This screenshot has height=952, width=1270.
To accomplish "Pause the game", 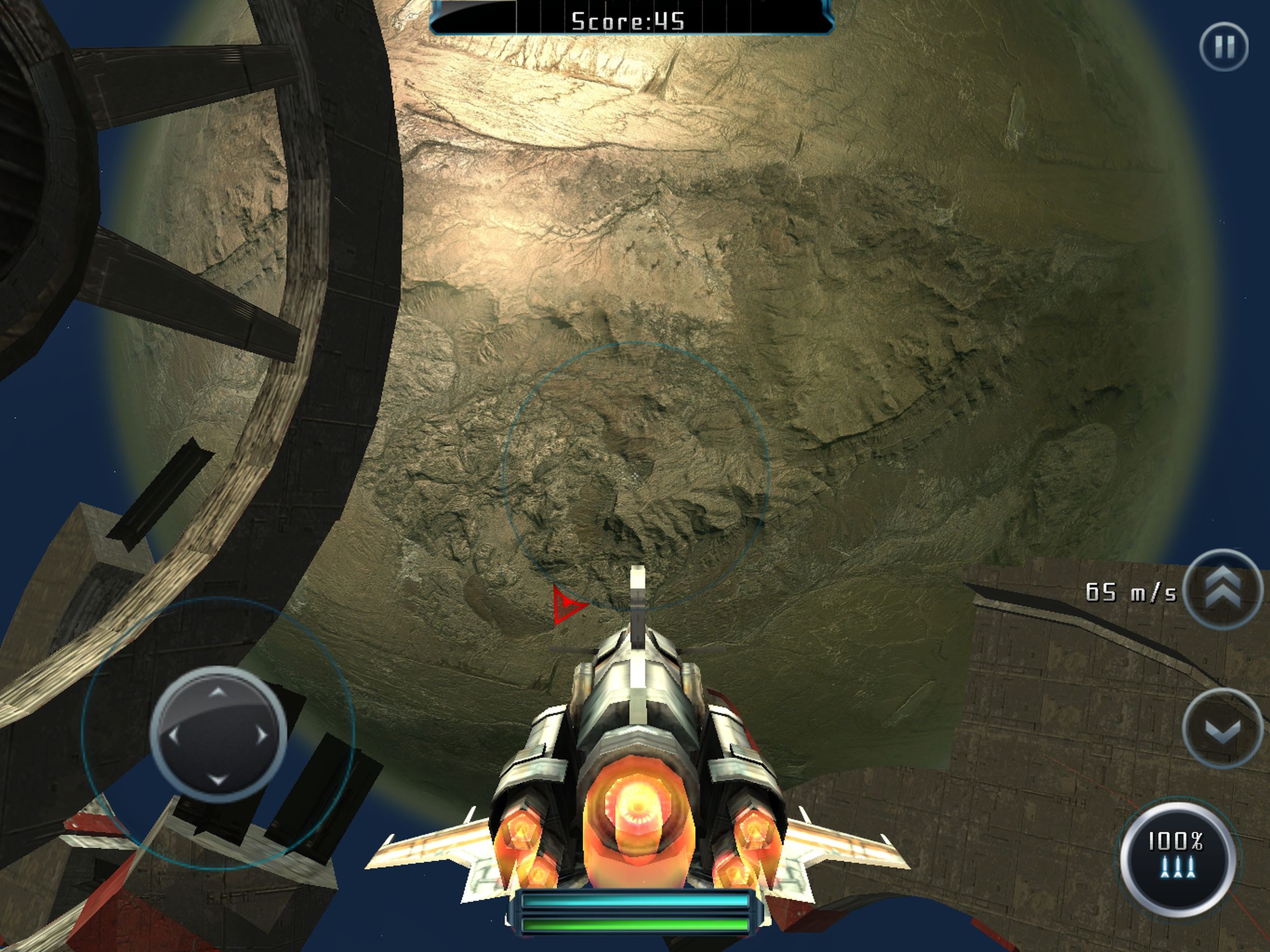I will pyautogui.click(x=1224, y=47).
